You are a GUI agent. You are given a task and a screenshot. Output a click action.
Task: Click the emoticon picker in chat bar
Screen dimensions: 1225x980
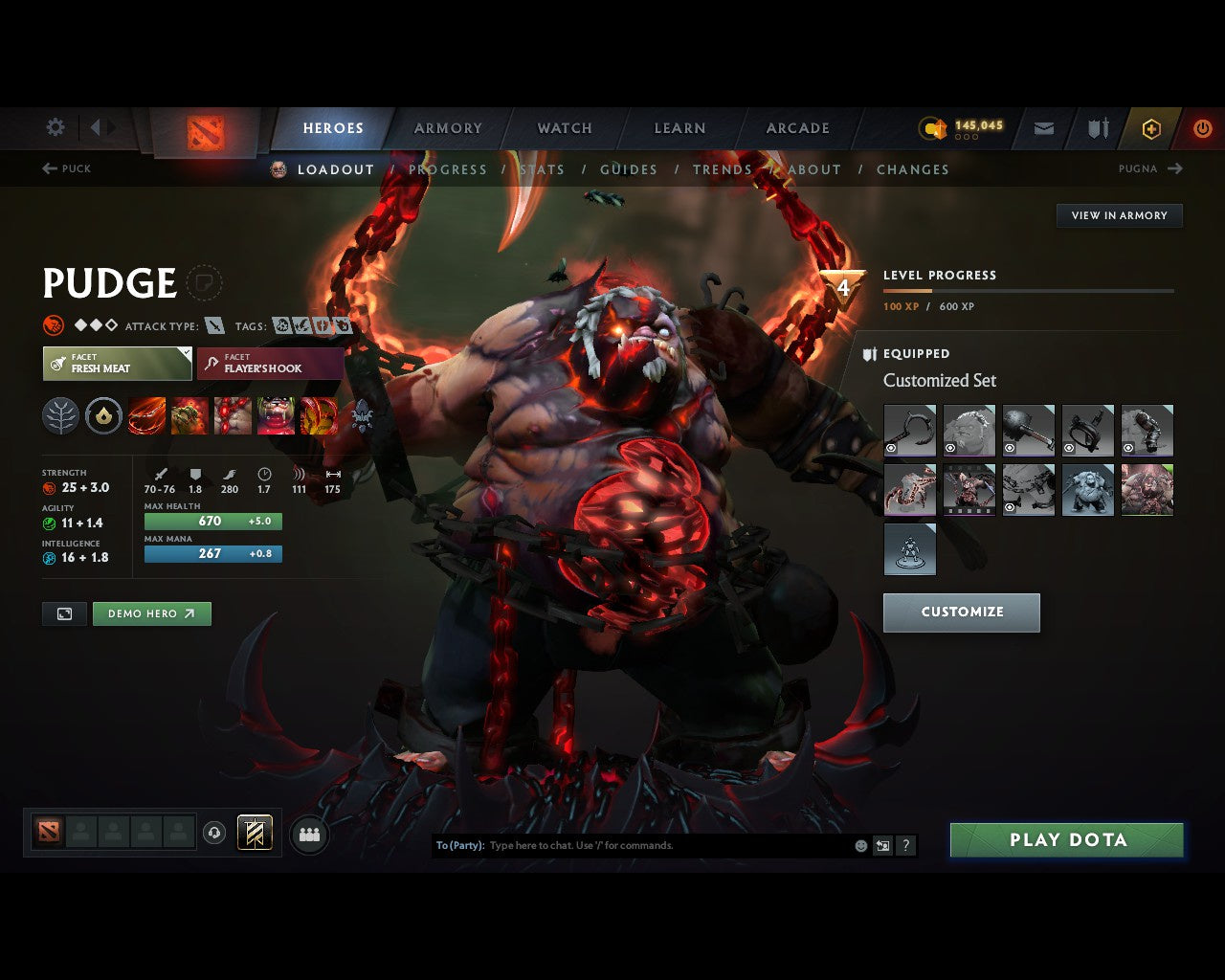pyautogui.click(x=859, y=846)
